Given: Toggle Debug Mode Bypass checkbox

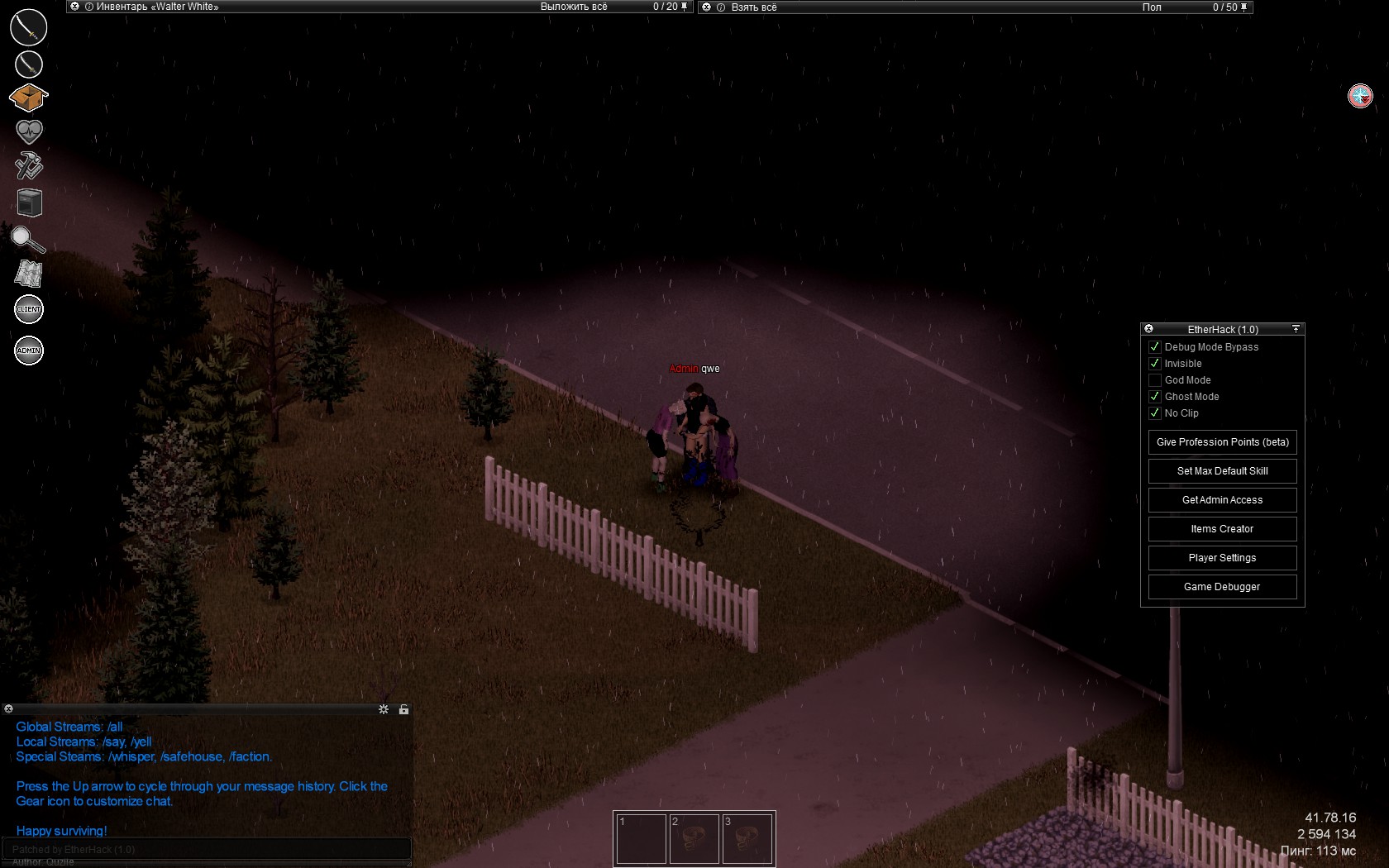Looking at the screenshot, I should pyautogui.click(x=1155, y=347).
